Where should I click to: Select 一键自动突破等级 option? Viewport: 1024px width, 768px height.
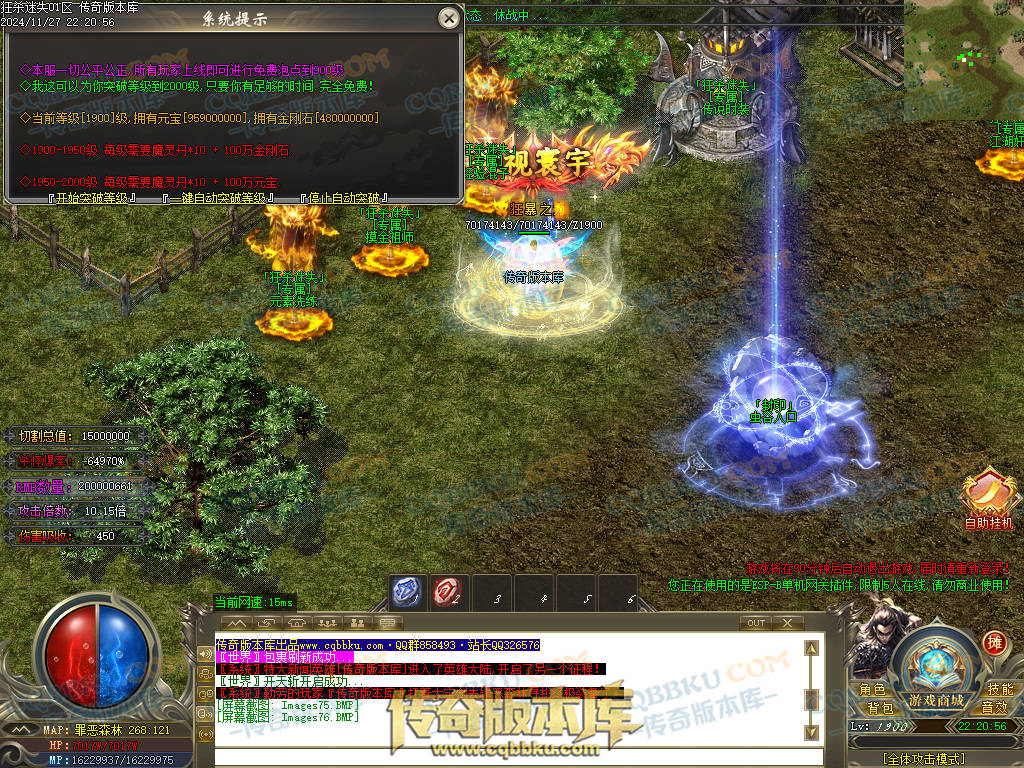(x=218, y=198)
